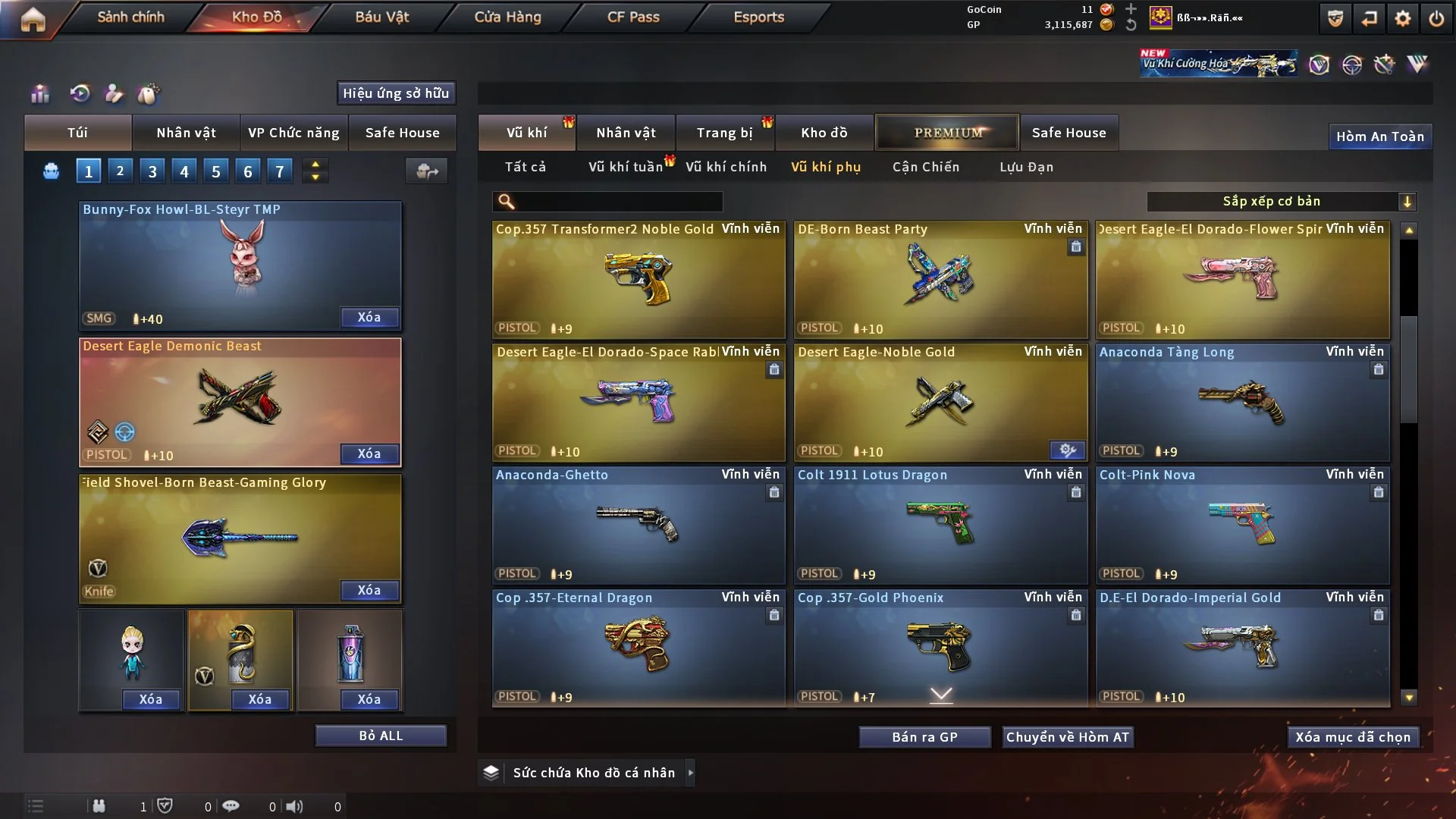Viewport: 1456px width, 819px height.
Task: Choose the Anaconda Tàng Long revolver
Action: click(x=1242, y=402)
